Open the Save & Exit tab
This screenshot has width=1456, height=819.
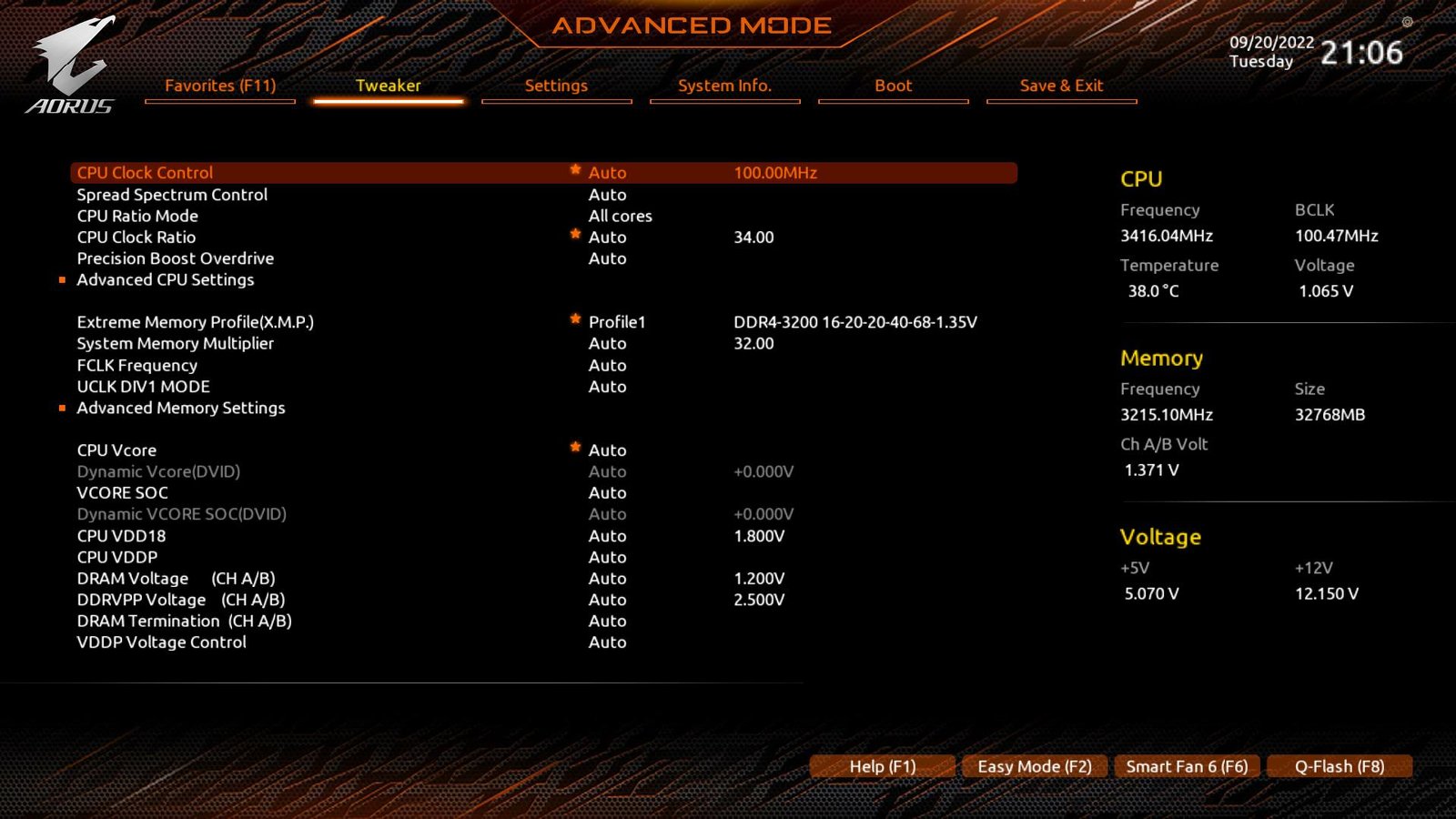(x=1061, y=86)
